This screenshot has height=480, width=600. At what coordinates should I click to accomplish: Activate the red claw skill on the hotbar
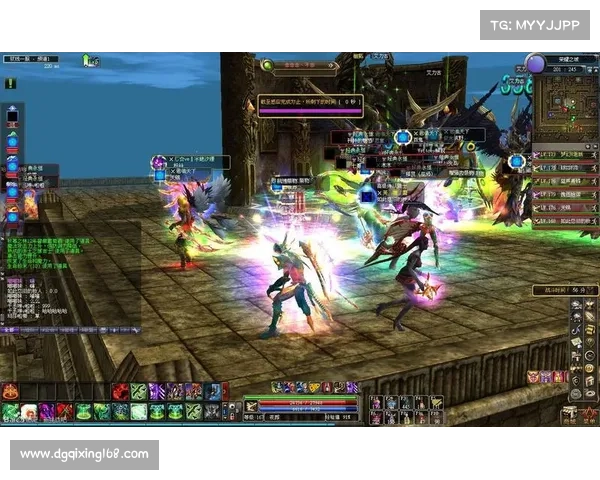coord(120,392)
